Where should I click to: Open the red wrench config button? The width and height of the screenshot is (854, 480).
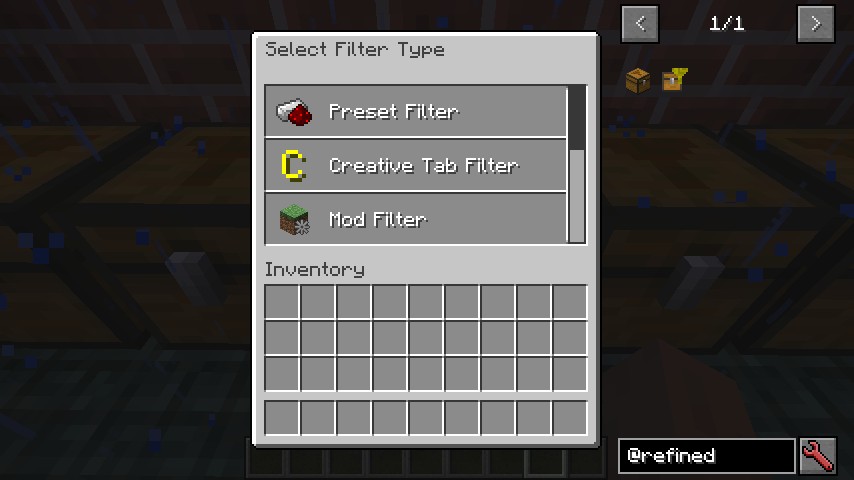click(817, 456)
